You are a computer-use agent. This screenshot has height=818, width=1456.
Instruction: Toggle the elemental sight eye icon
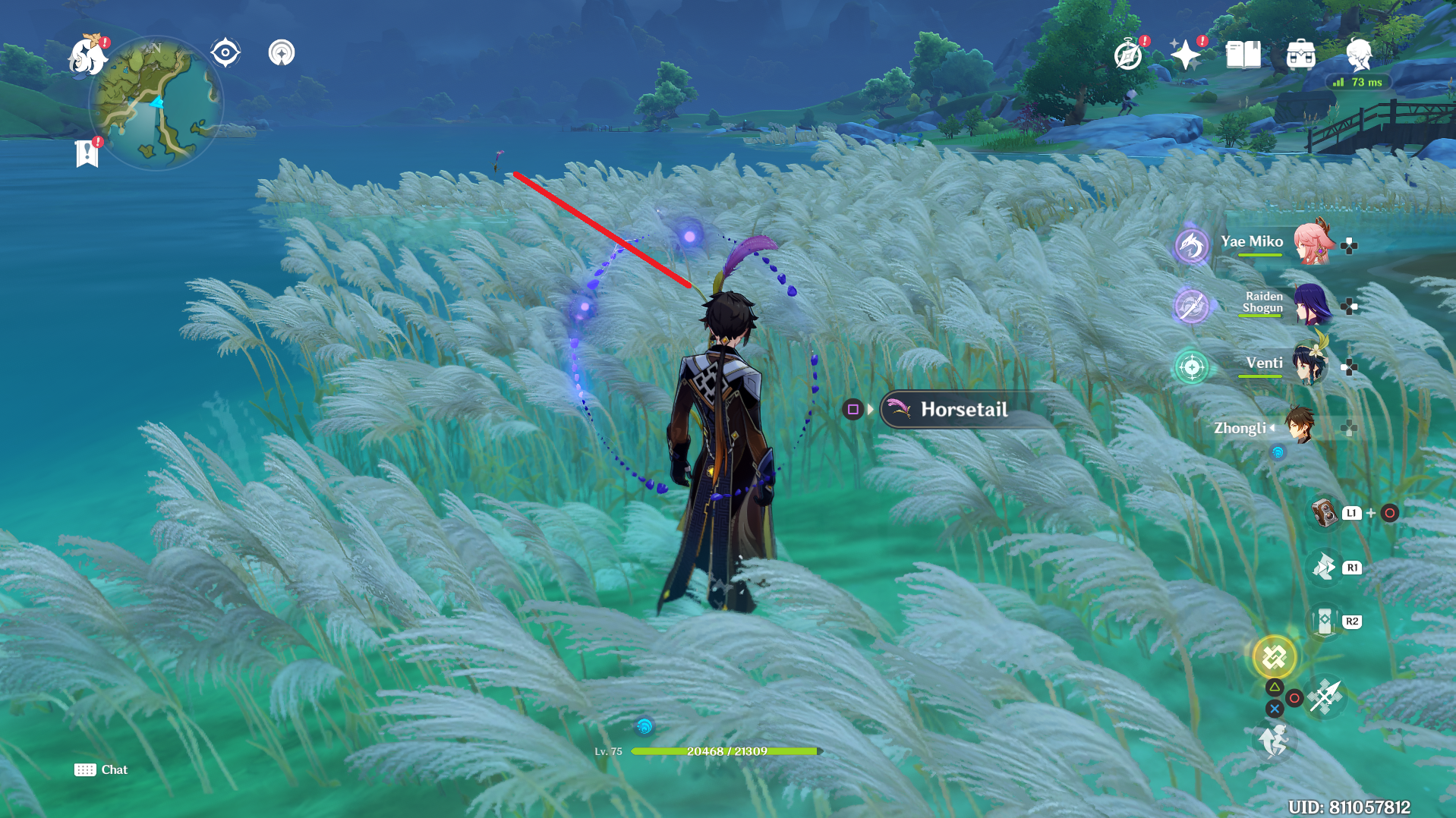(225, 53)
